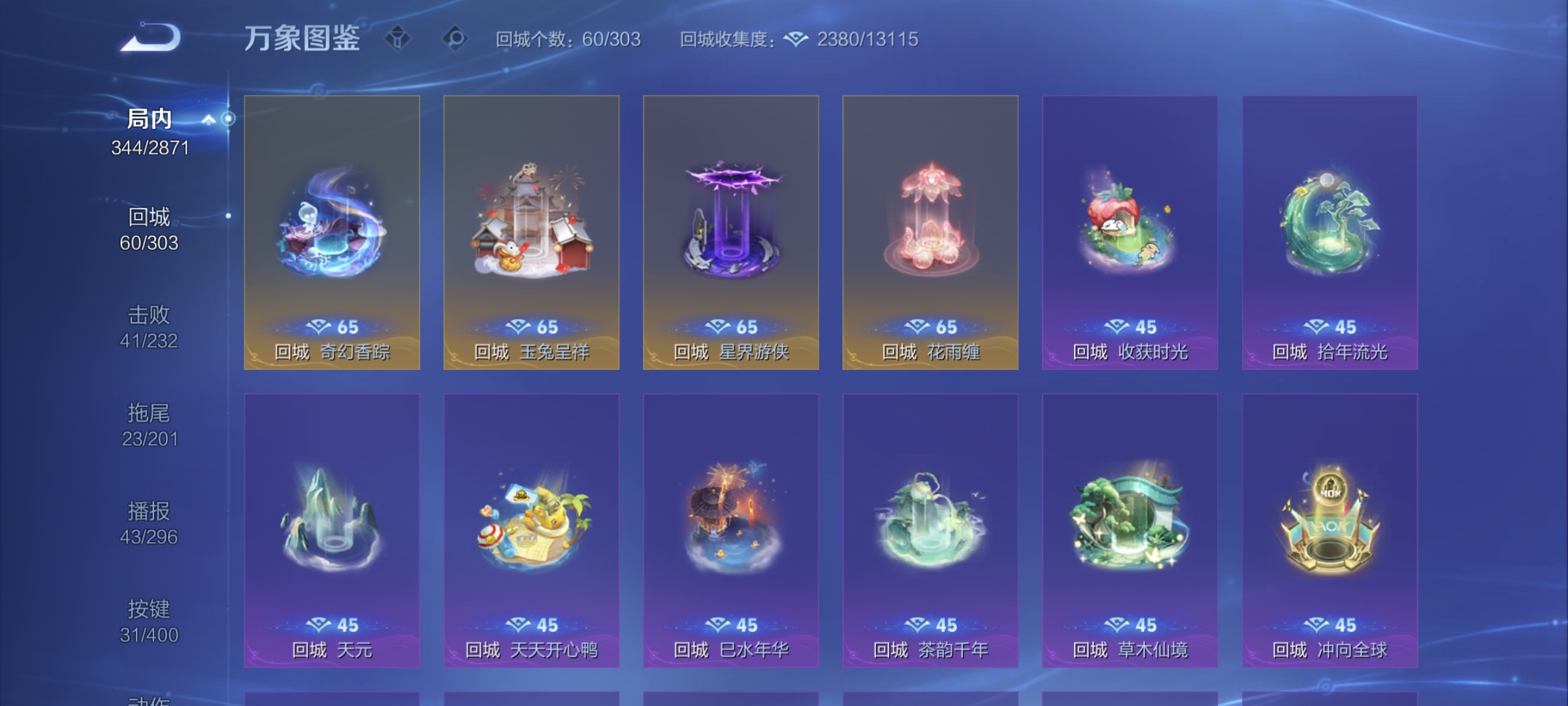This screenshot has width=1568, height=706.
Task: Open the 播报 category
Action: (x=149, y=511)
